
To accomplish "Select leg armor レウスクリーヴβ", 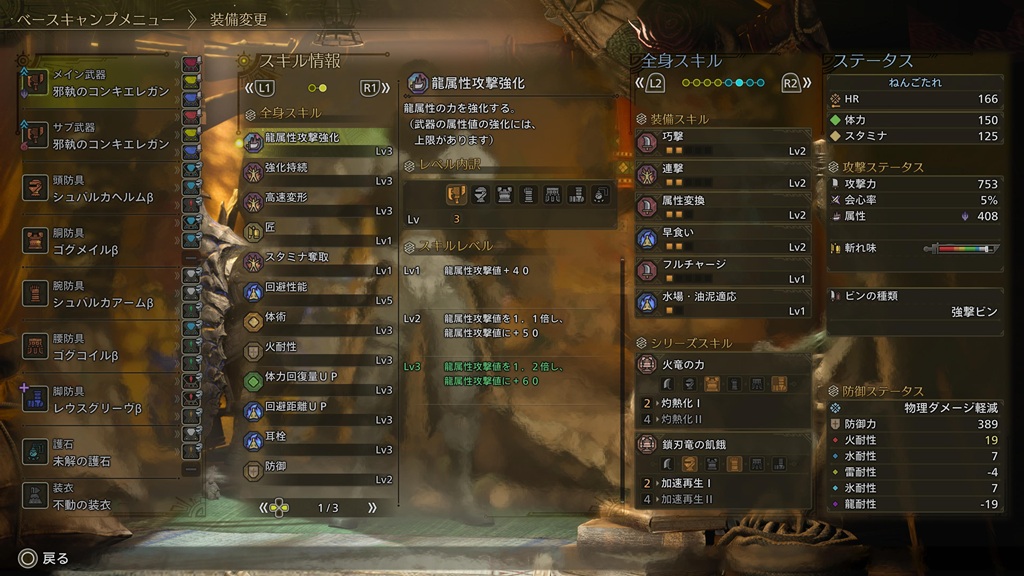I will click(x=98, y=401).
